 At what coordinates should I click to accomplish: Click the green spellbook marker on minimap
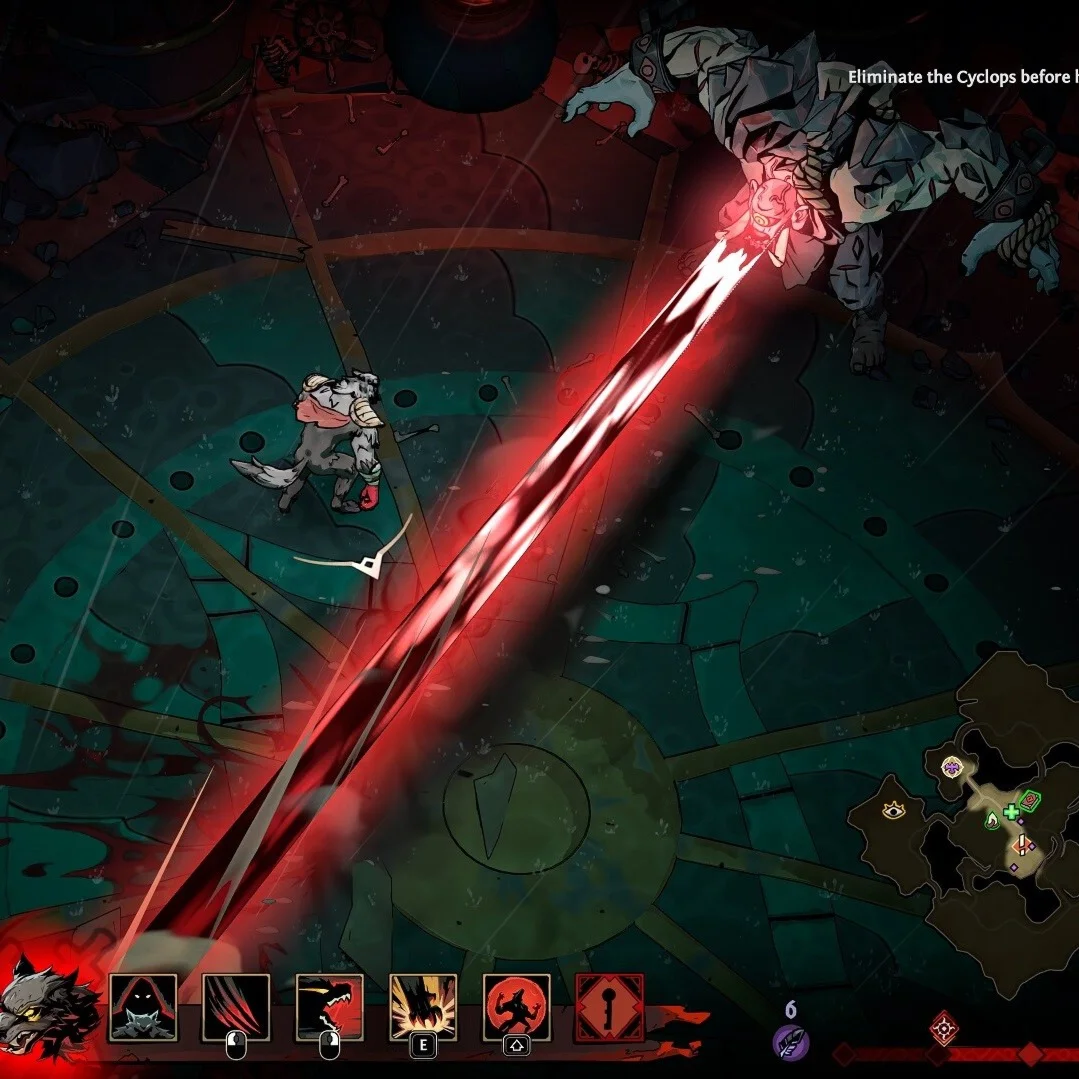(x=1030, y=799)
